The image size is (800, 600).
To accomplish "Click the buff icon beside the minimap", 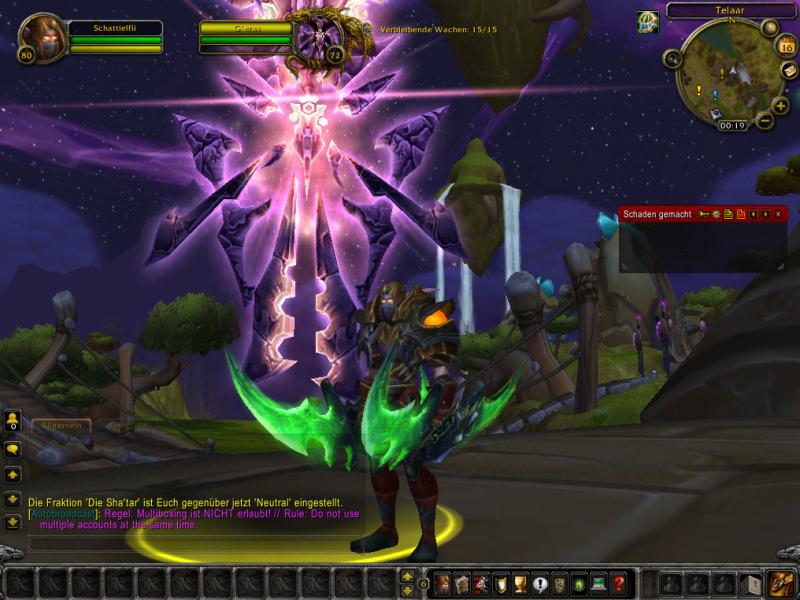I will (x=648, y=22).
